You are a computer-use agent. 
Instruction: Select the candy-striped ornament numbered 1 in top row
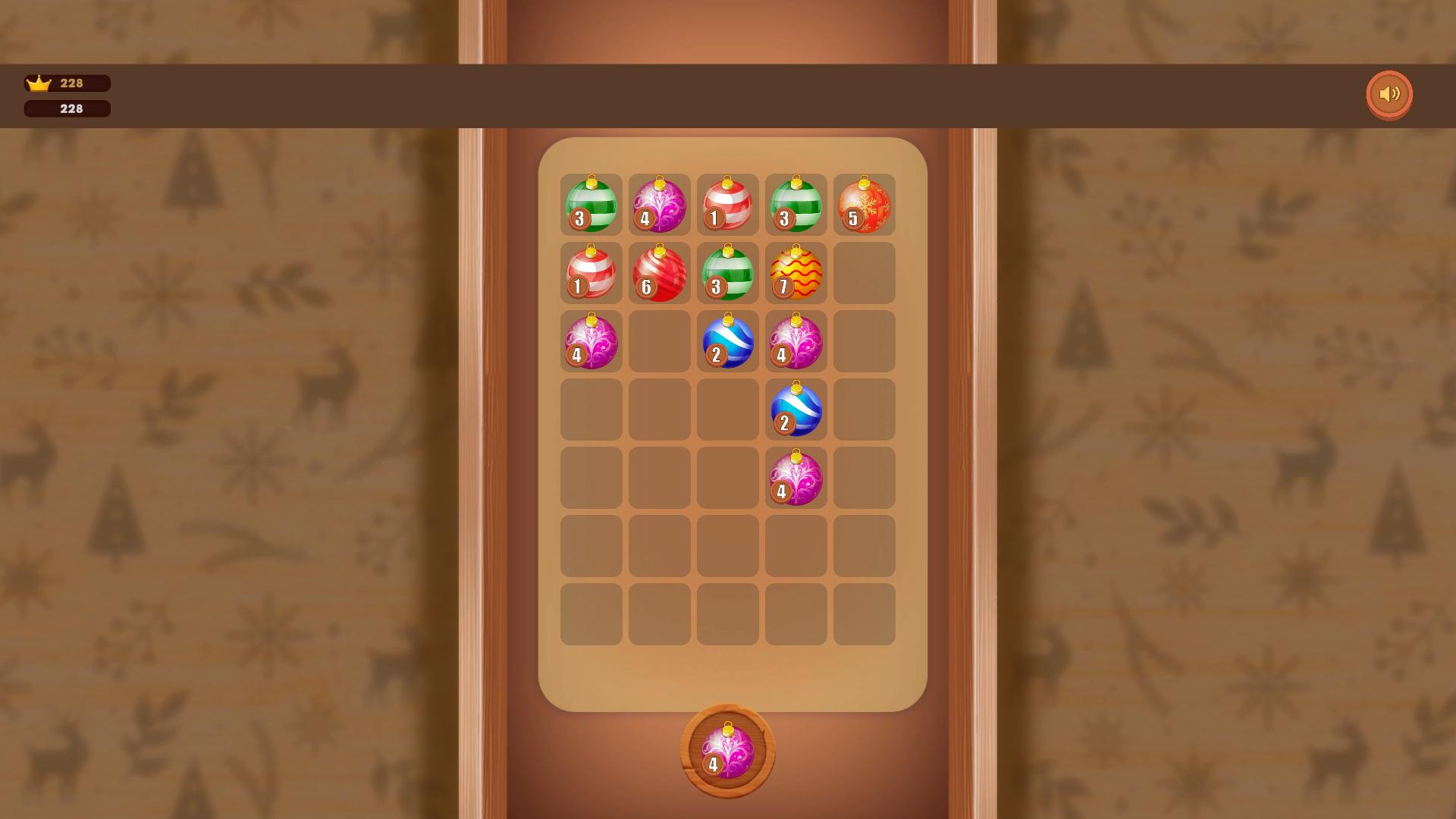click(x=727, y=205)
